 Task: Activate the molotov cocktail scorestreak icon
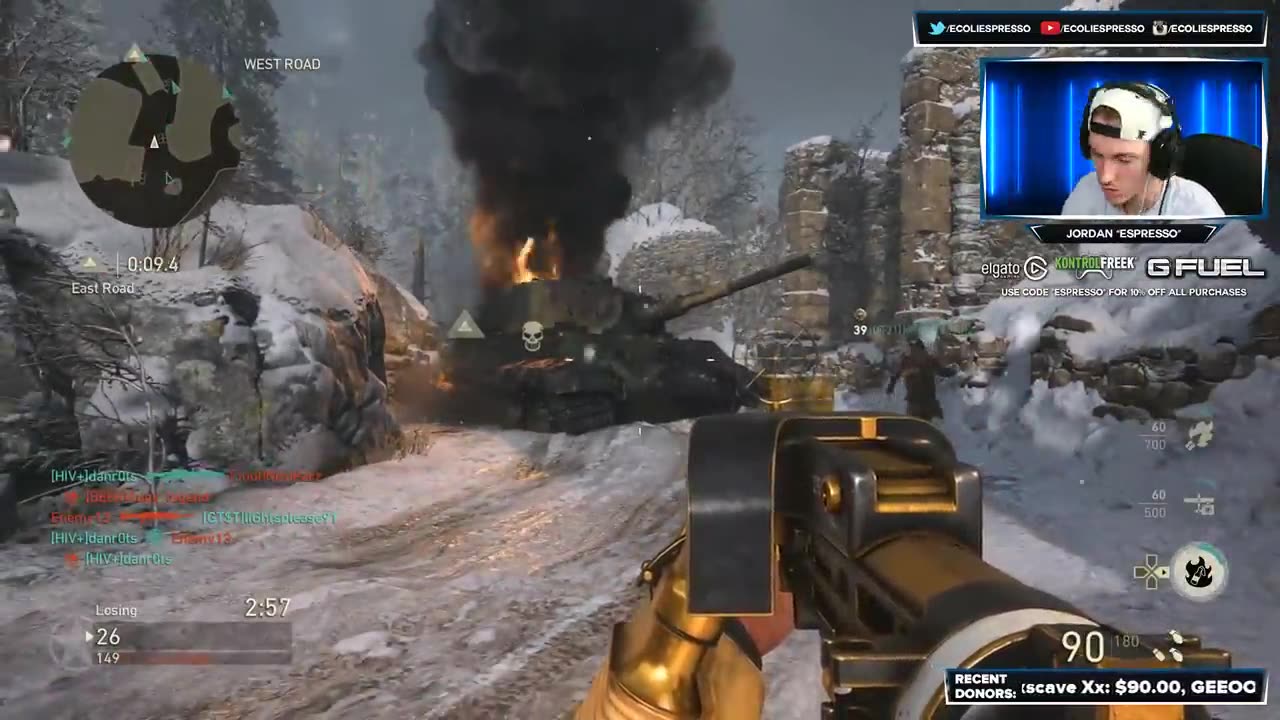pos(1198,572)
